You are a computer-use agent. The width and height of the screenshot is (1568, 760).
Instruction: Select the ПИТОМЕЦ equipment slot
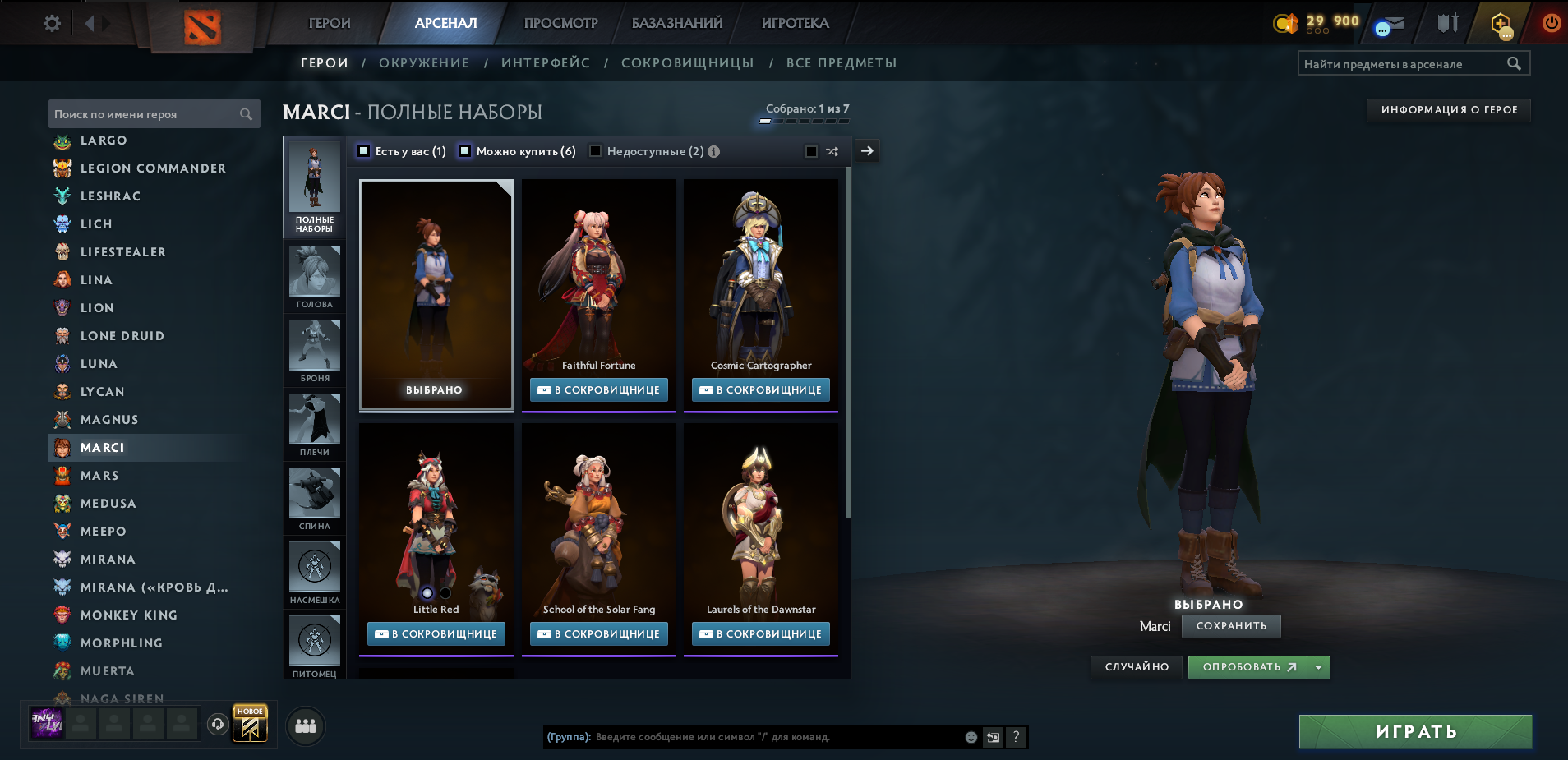pyautogui.click(x=315, y=639)
